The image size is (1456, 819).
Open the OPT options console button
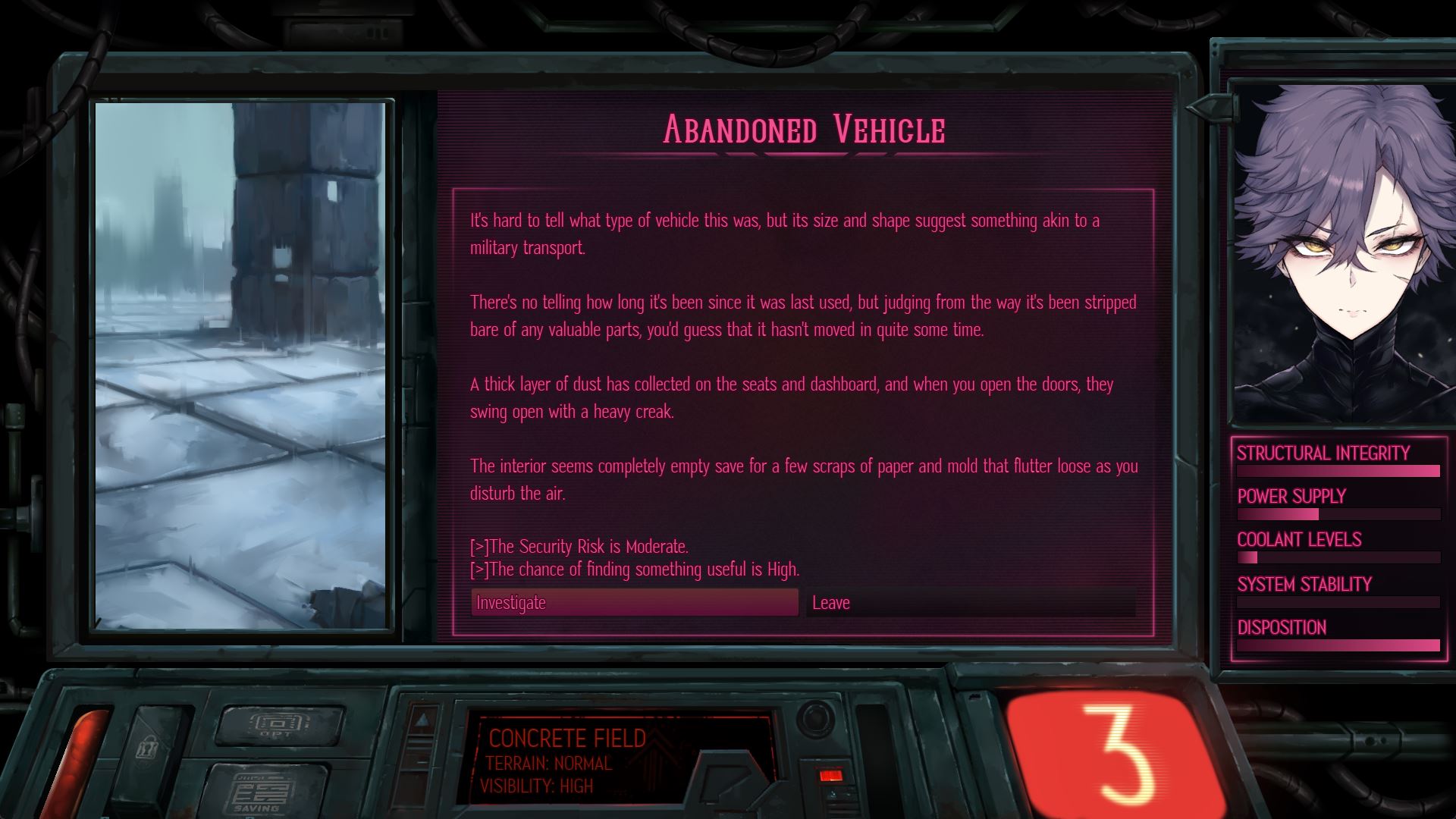coord(278,723)
